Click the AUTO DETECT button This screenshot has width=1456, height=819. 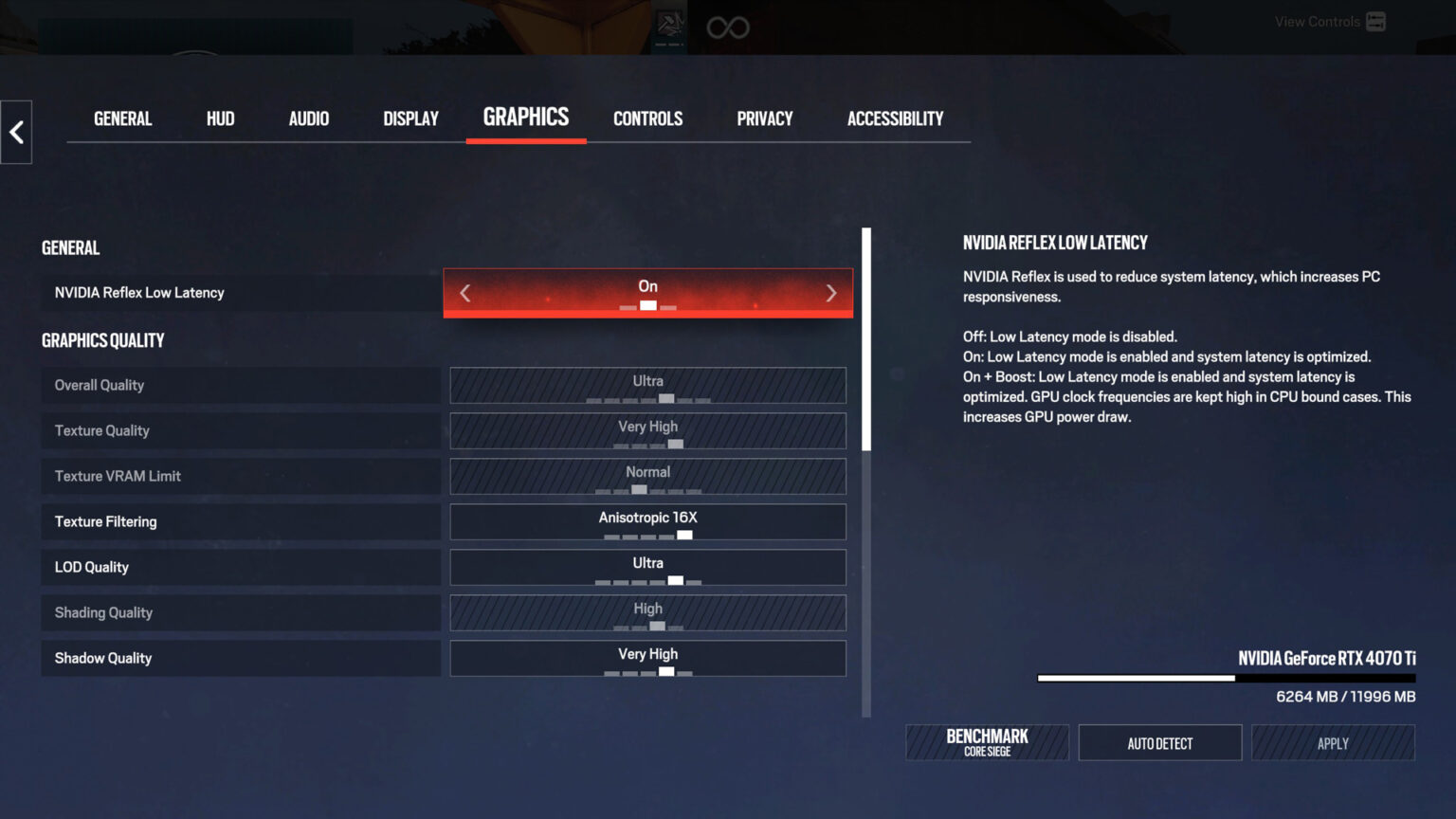click(1159, 742)
